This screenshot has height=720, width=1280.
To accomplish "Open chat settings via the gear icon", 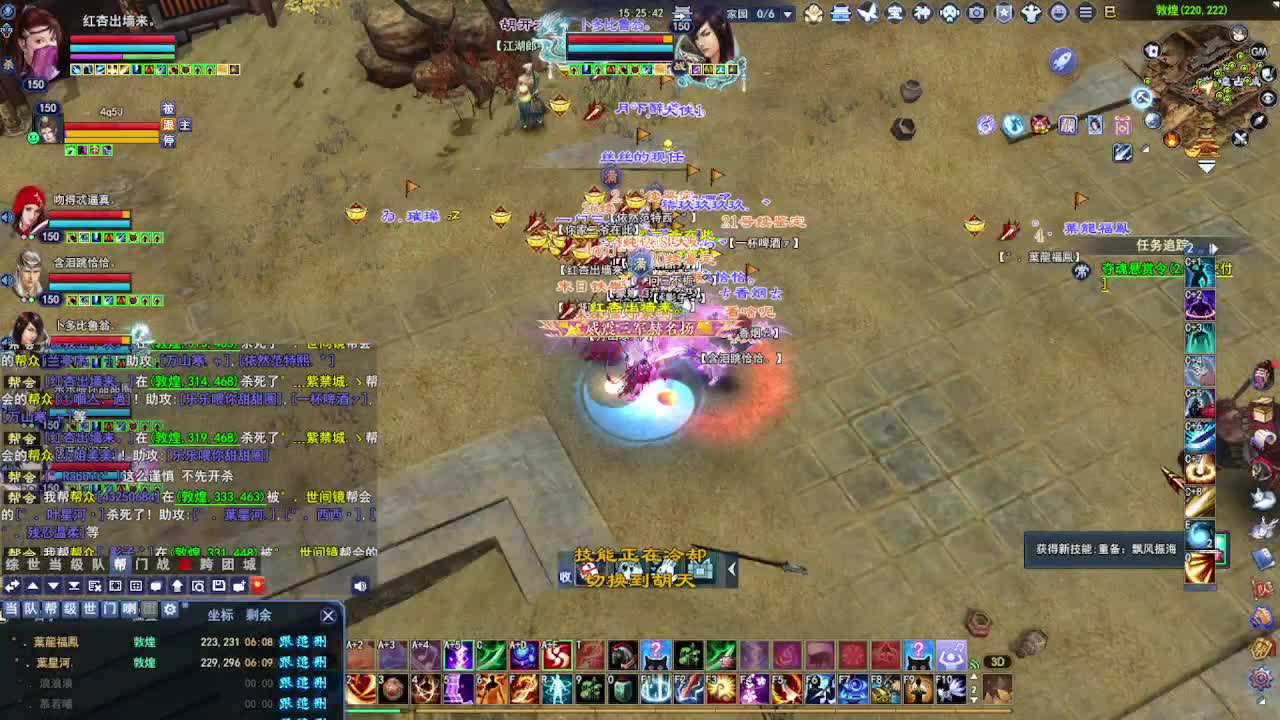I will [170, 609].
